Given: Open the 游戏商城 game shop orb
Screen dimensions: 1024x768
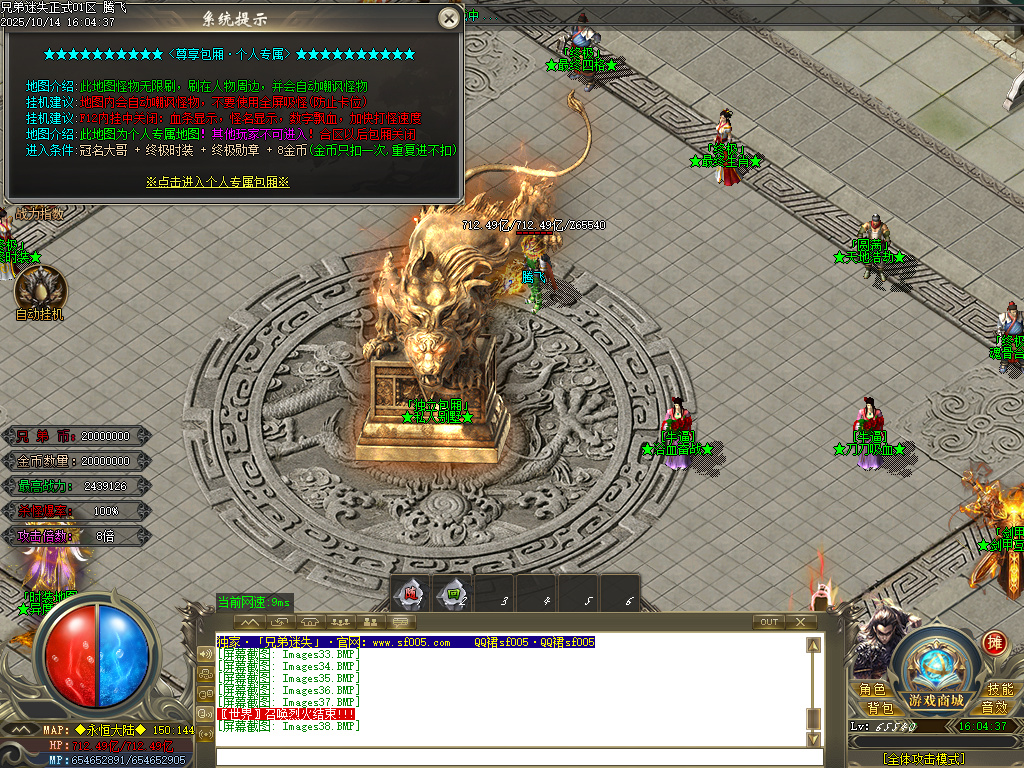Looking at the screenshot, I should click(936, 672).
